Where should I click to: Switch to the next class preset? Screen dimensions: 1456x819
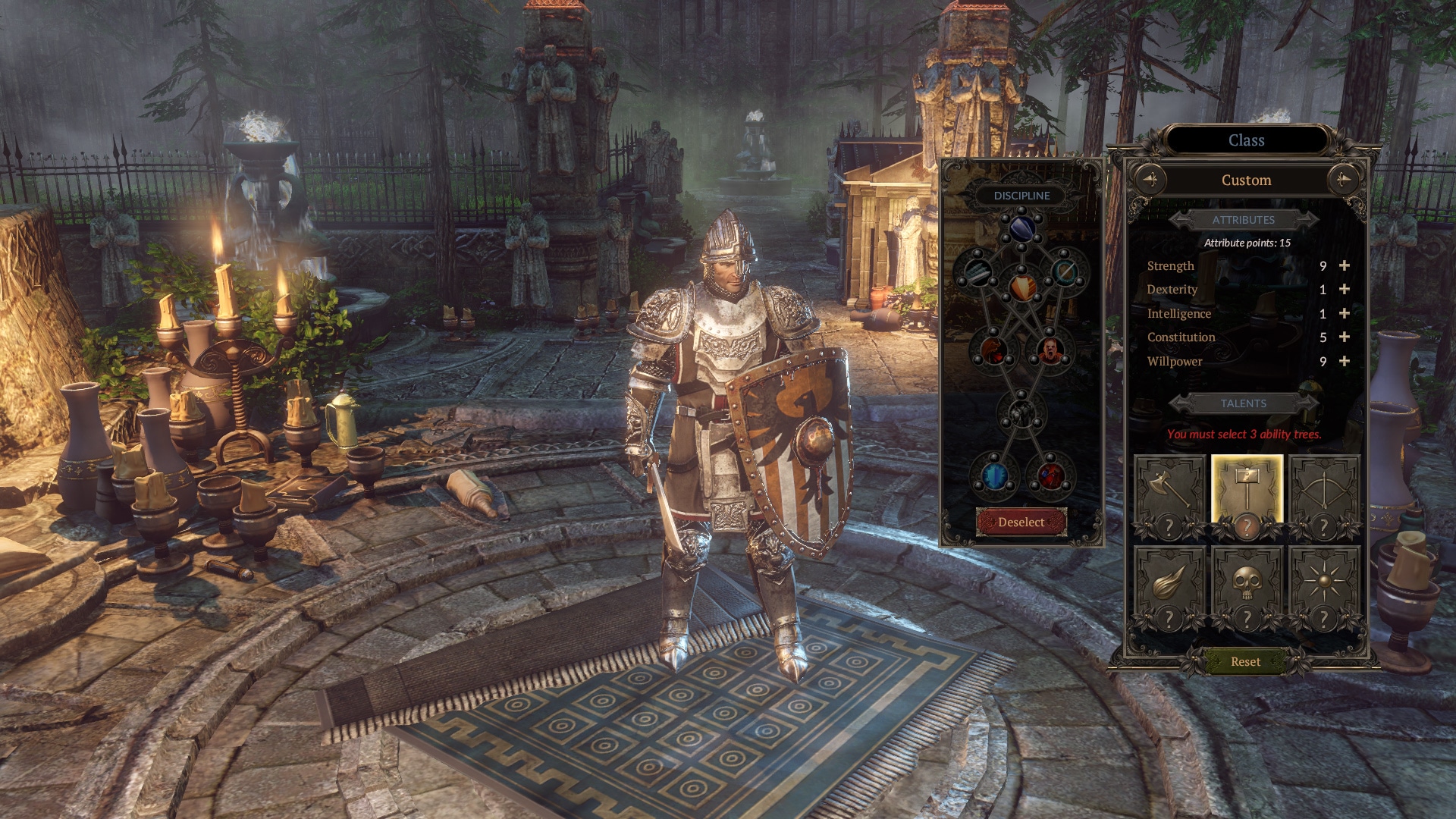[x=1344, y=180]
